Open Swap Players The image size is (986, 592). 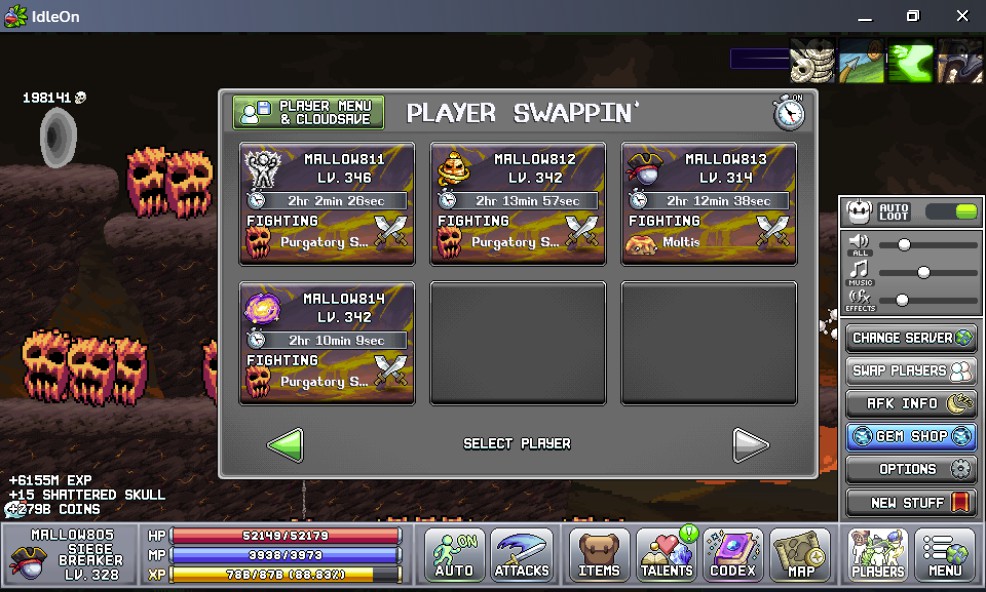click(910, 371)
